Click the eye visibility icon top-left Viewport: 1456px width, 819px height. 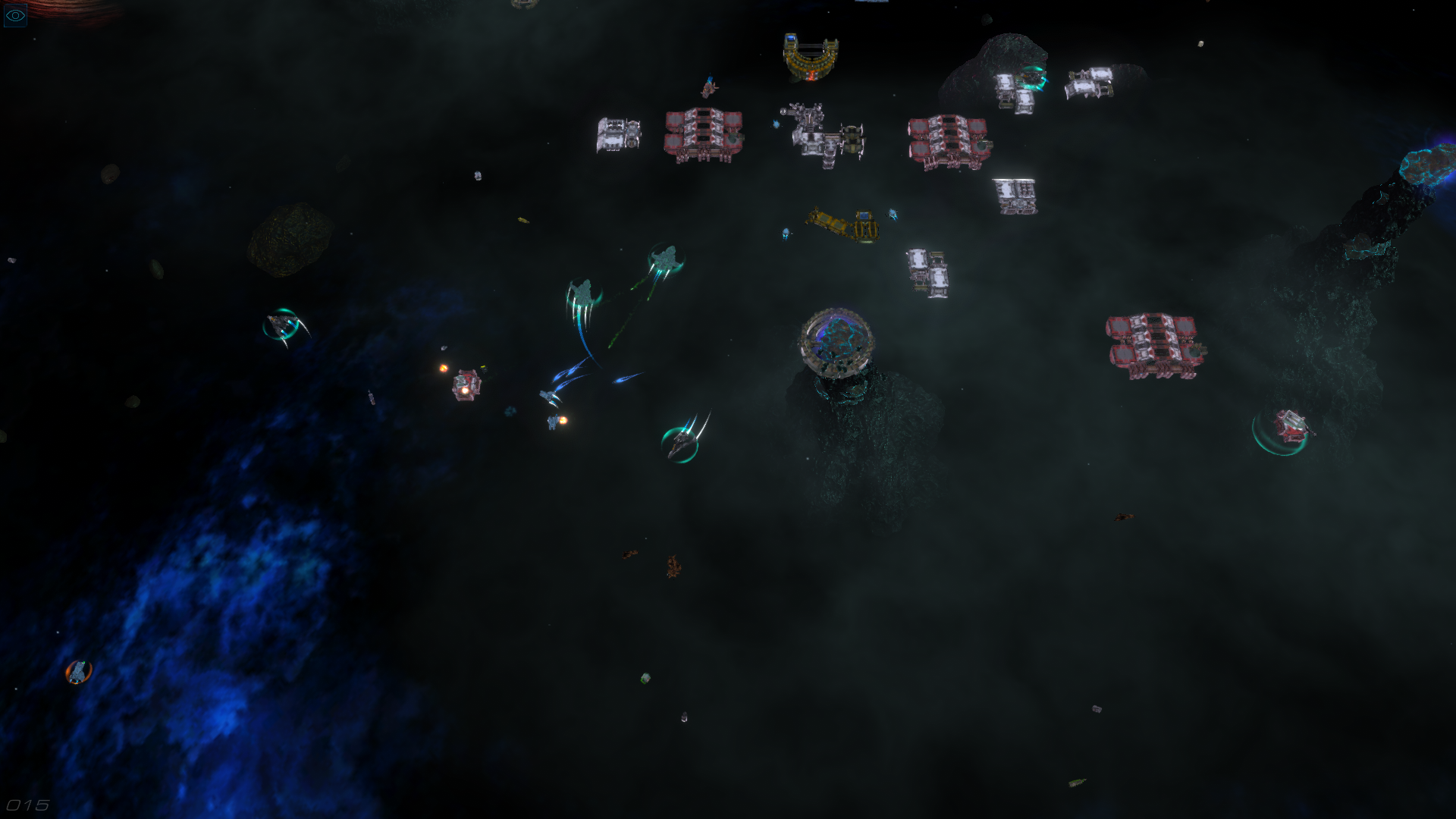click(15, 14)
